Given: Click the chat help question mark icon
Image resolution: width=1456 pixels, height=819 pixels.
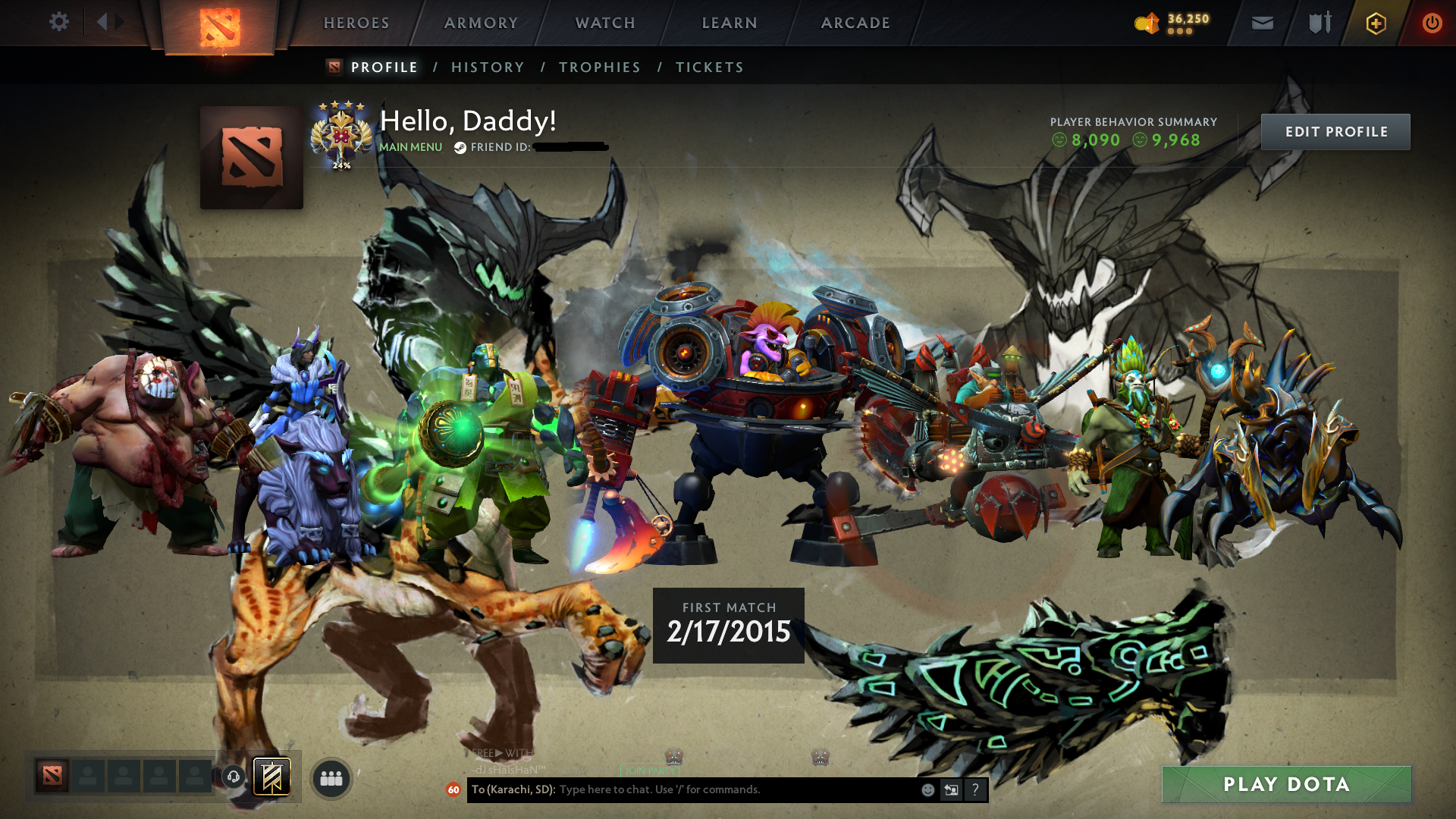Looking at the screenshot, I should [x=975, y=790].
